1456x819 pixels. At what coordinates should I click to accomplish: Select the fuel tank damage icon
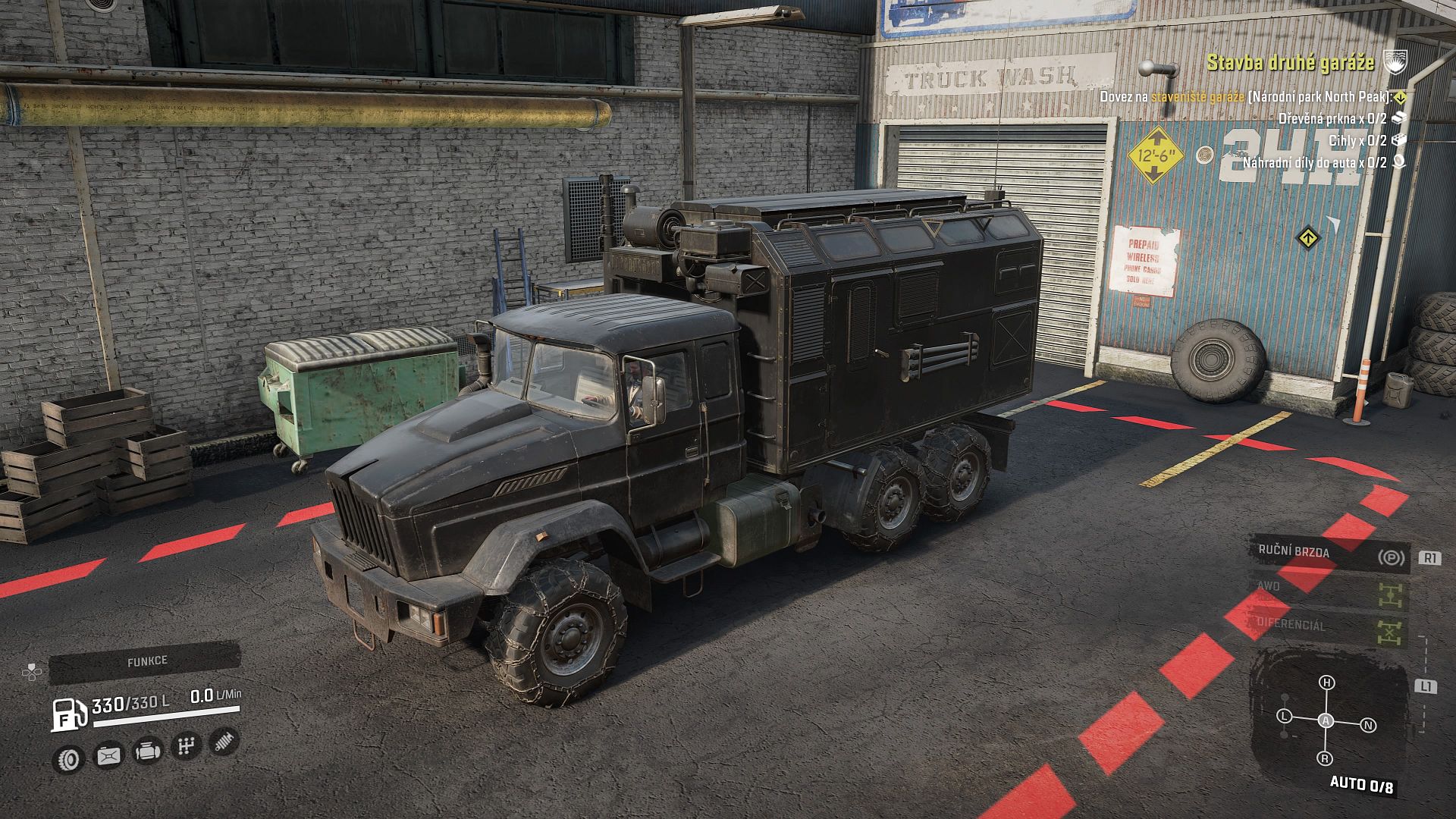click(x=108, y=755)
